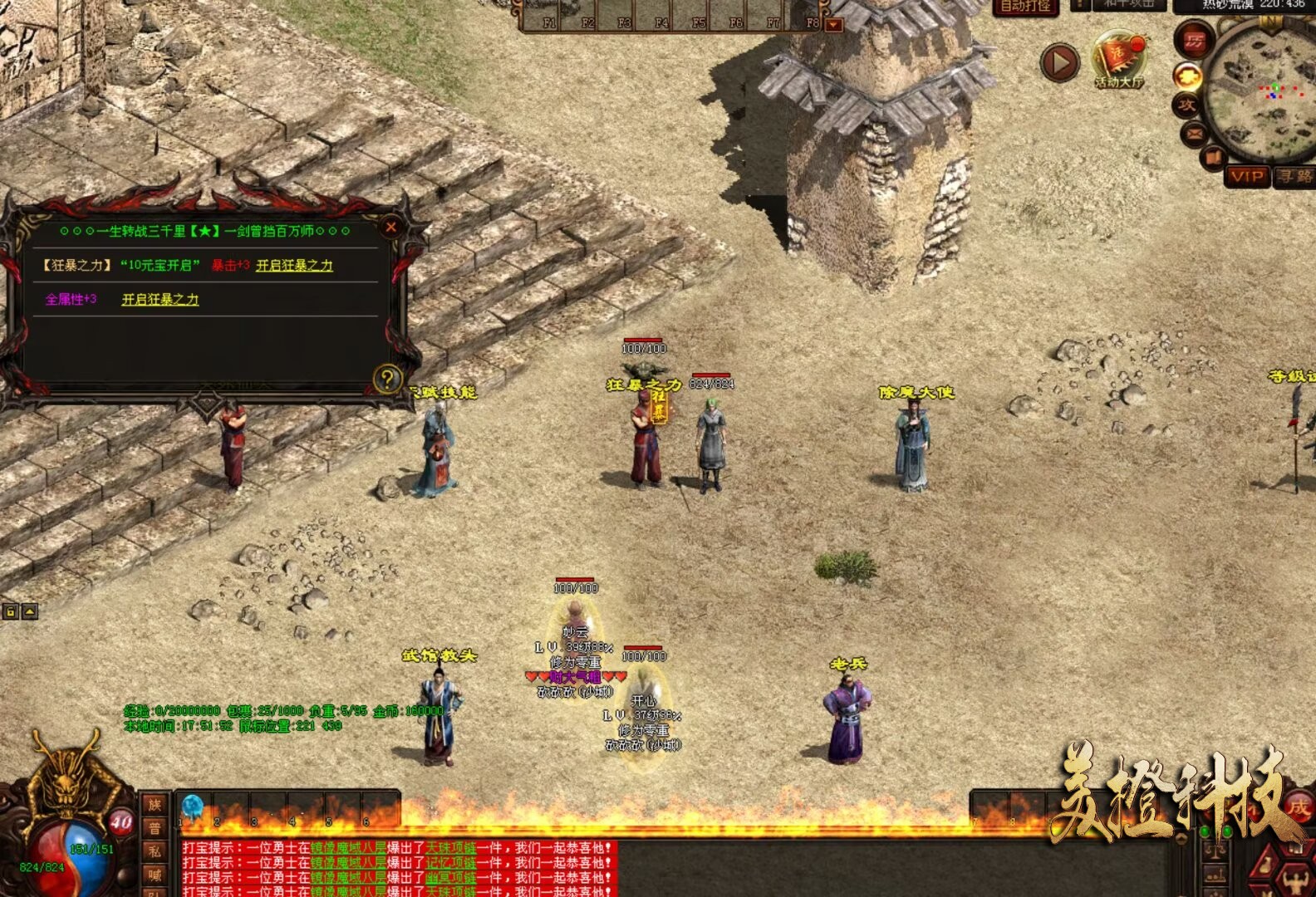Open the mail envelope icon
The image size is (1316, 897).
pos(1195,133)
